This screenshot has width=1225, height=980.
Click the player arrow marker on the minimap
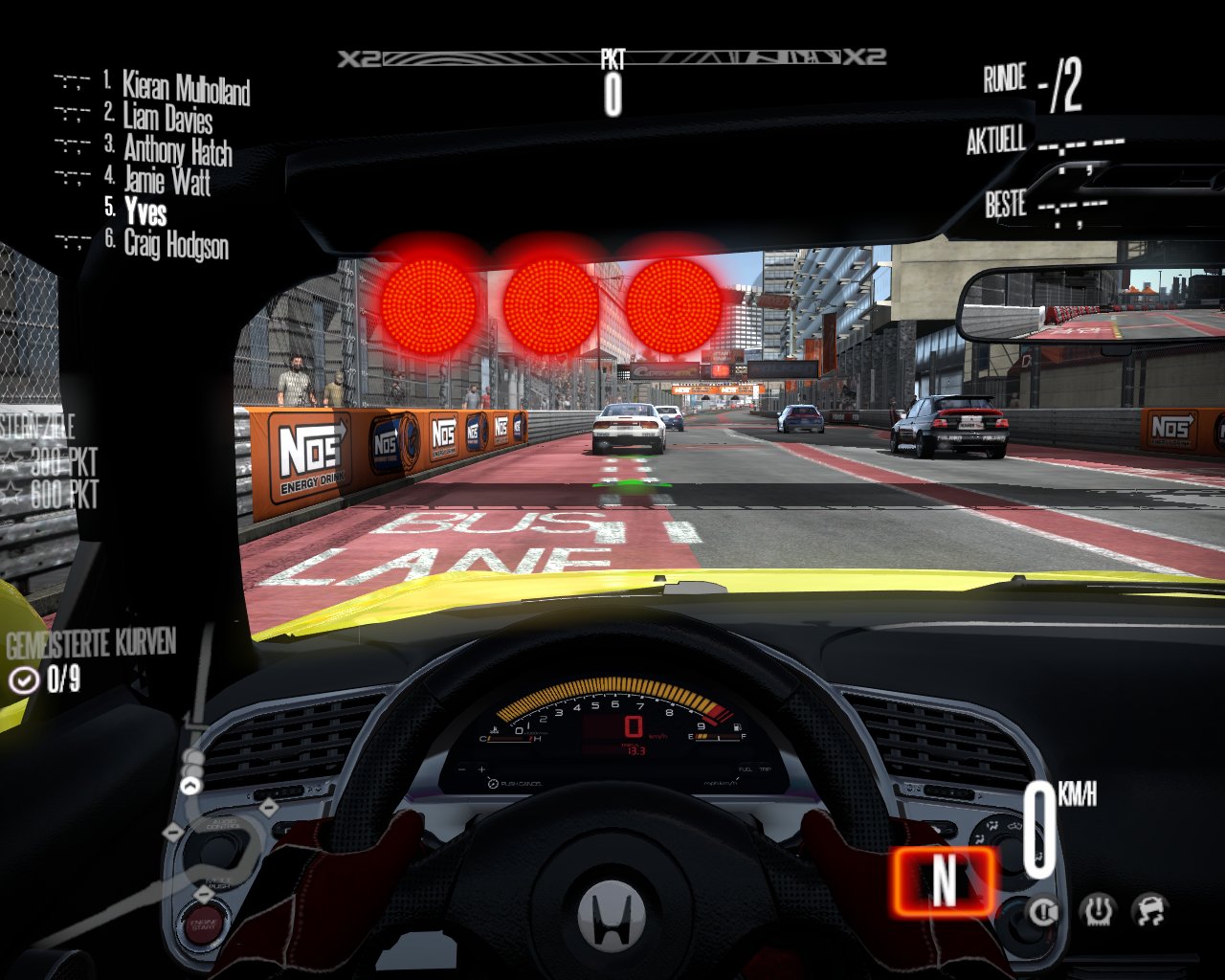click(191, 786)
